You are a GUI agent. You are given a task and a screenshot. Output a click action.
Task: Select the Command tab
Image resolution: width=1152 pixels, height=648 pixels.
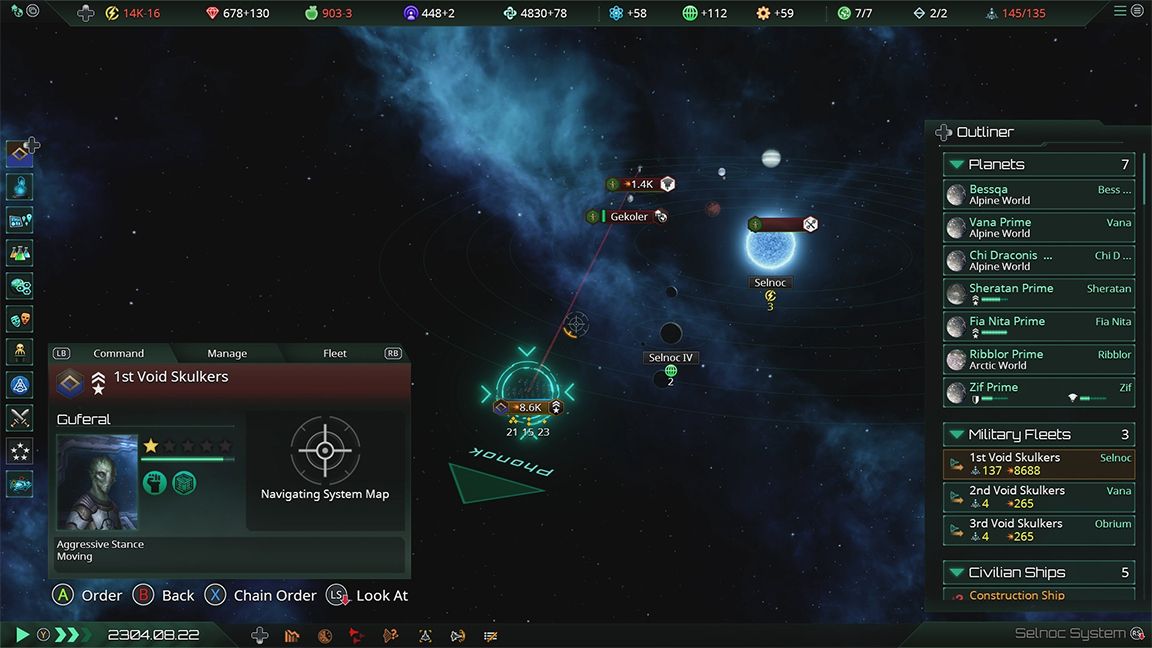pos(118,353)
